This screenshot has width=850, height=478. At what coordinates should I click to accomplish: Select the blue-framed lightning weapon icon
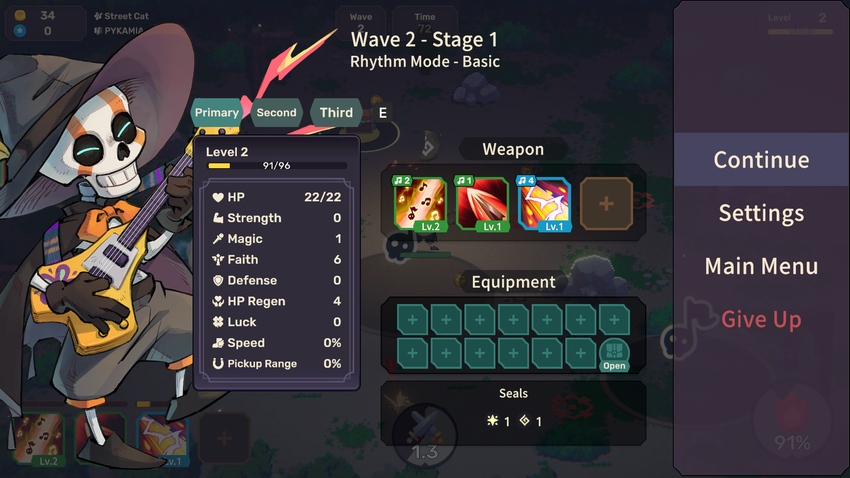pos(544,204)
